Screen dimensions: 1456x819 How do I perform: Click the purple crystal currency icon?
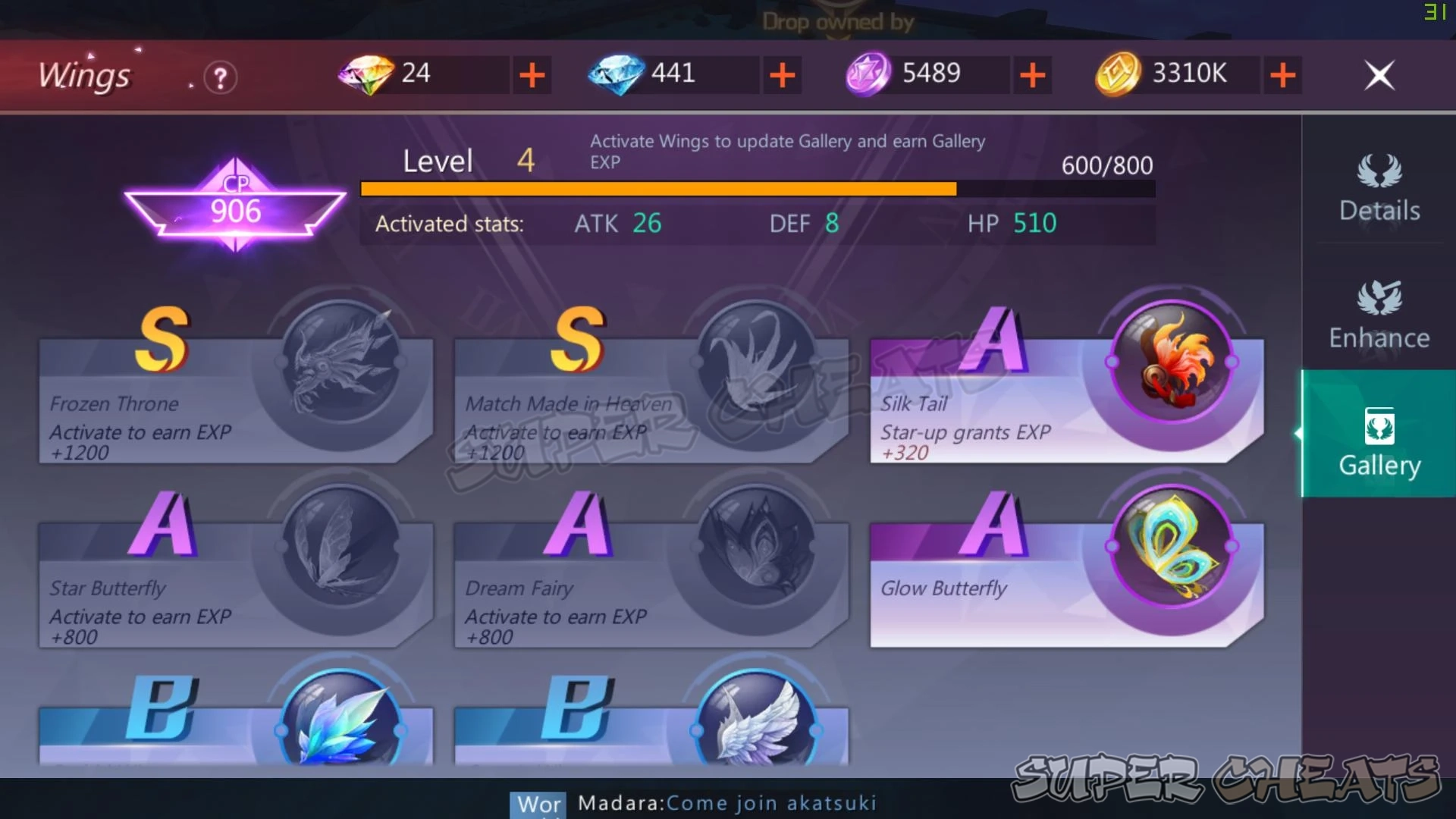point(871,74)
